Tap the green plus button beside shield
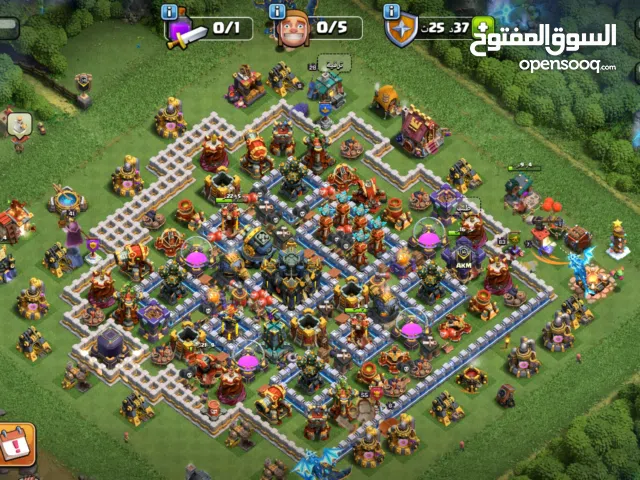 (x=483, y=27)
